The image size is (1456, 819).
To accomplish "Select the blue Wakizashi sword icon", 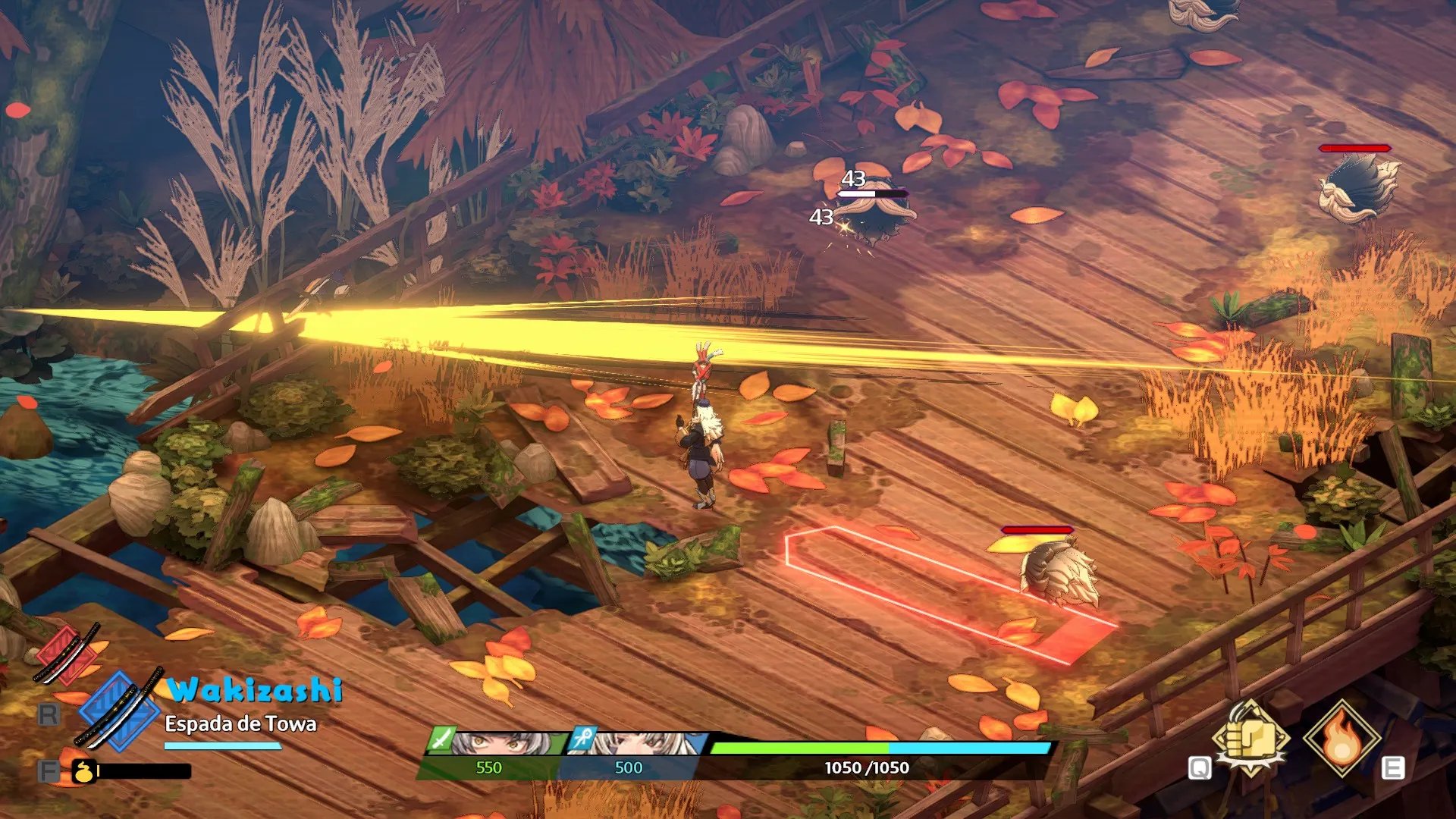I will [x=120, y=711].
